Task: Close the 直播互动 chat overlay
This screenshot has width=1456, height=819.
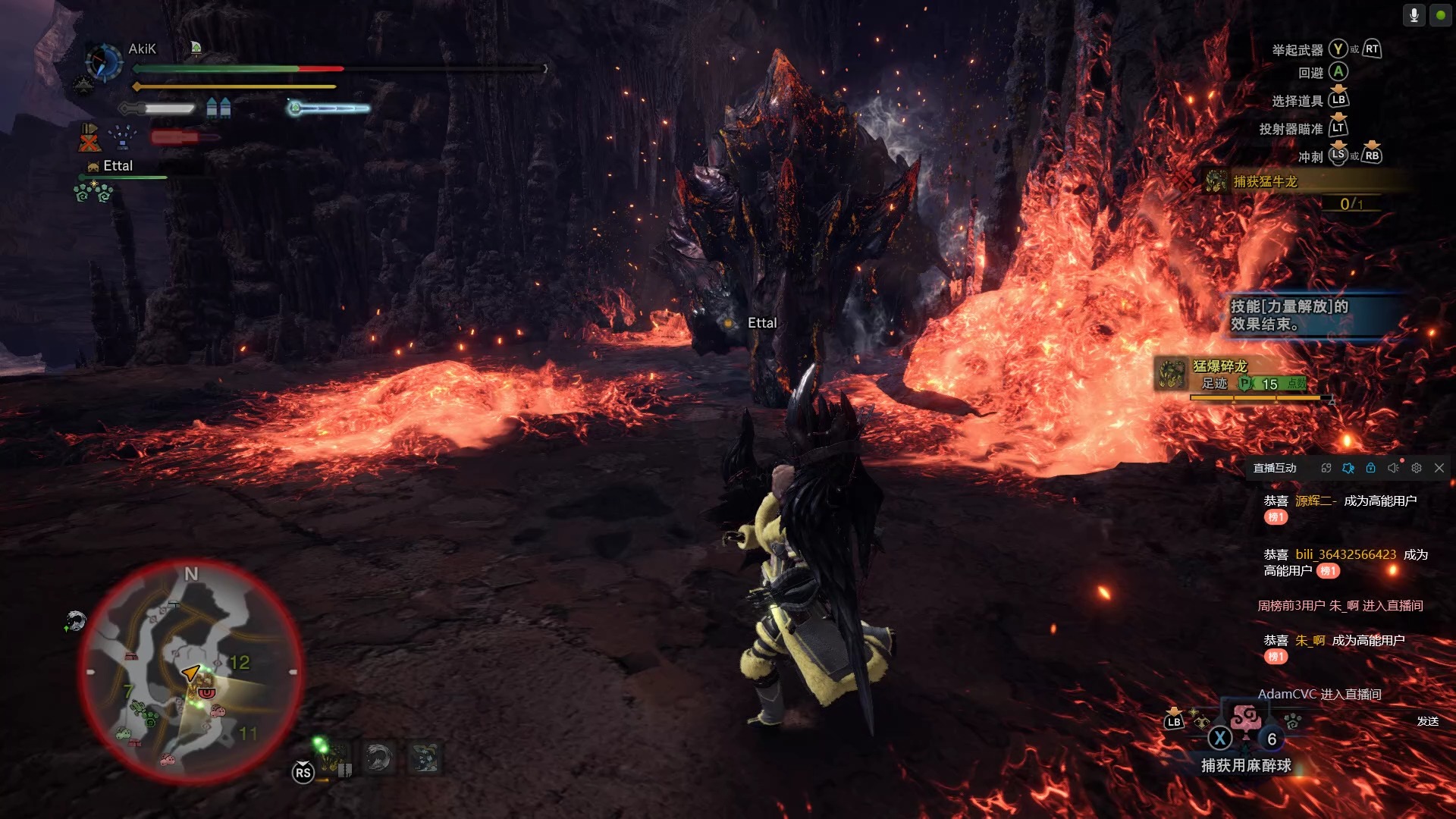Action: click(x=1439, y=469)
